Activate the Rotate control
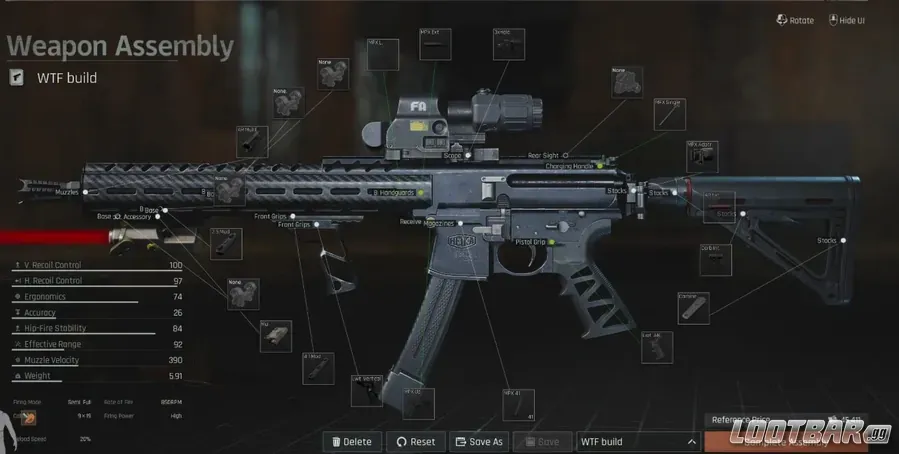The image size is (899, 454). pos(795,20)
